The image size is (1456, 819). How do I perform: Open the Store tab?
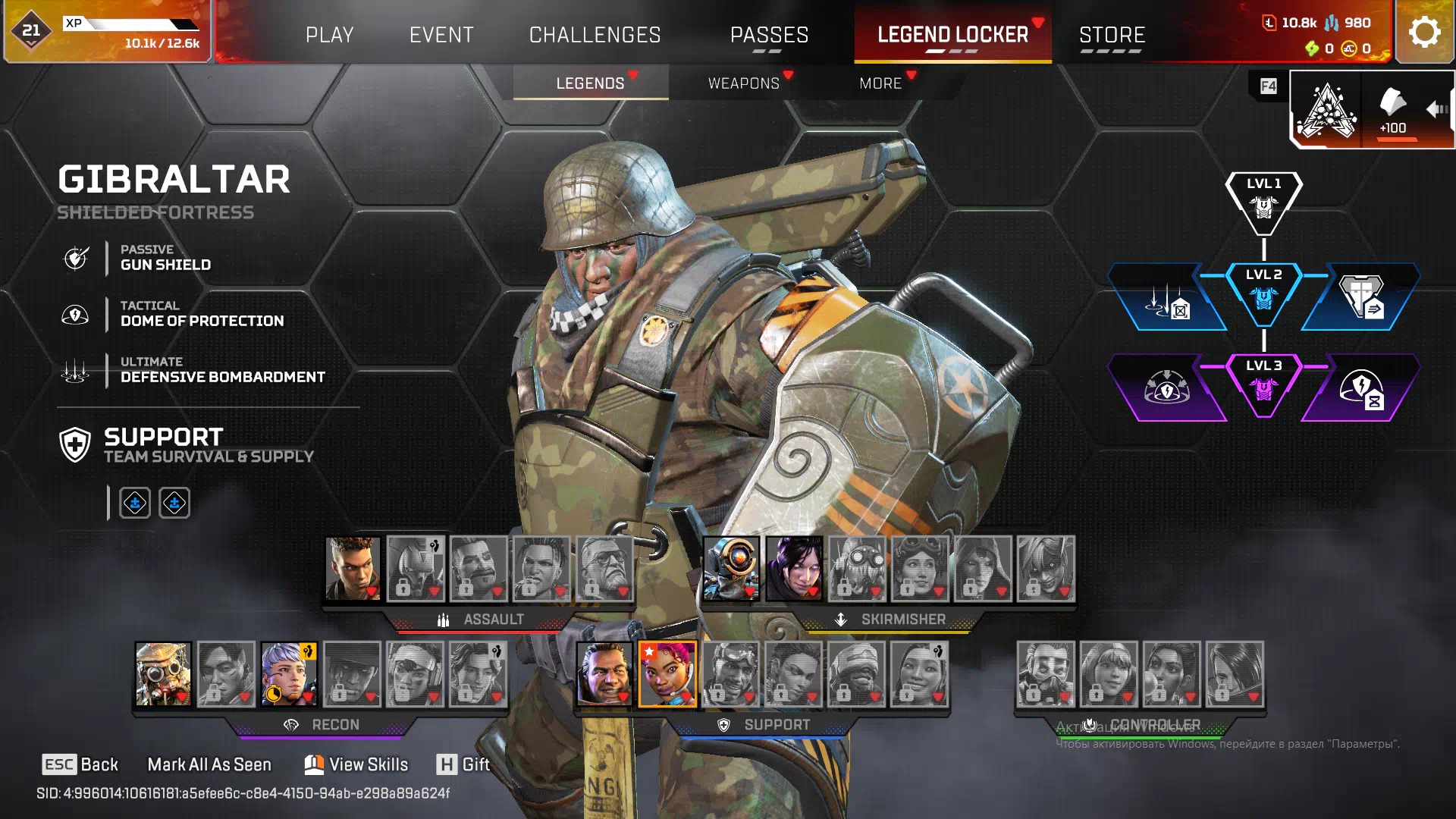tap(1112, 35)
